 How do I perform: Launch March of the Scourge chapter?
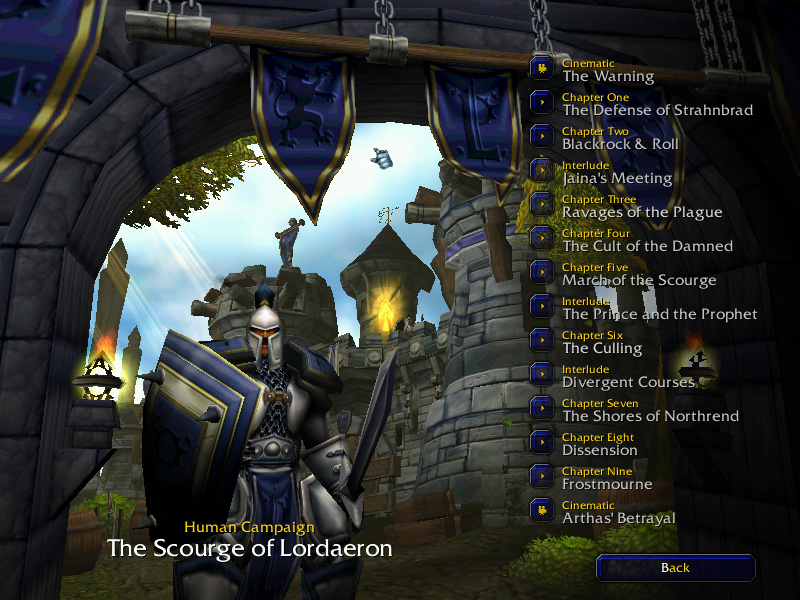(x=542, y=272)
